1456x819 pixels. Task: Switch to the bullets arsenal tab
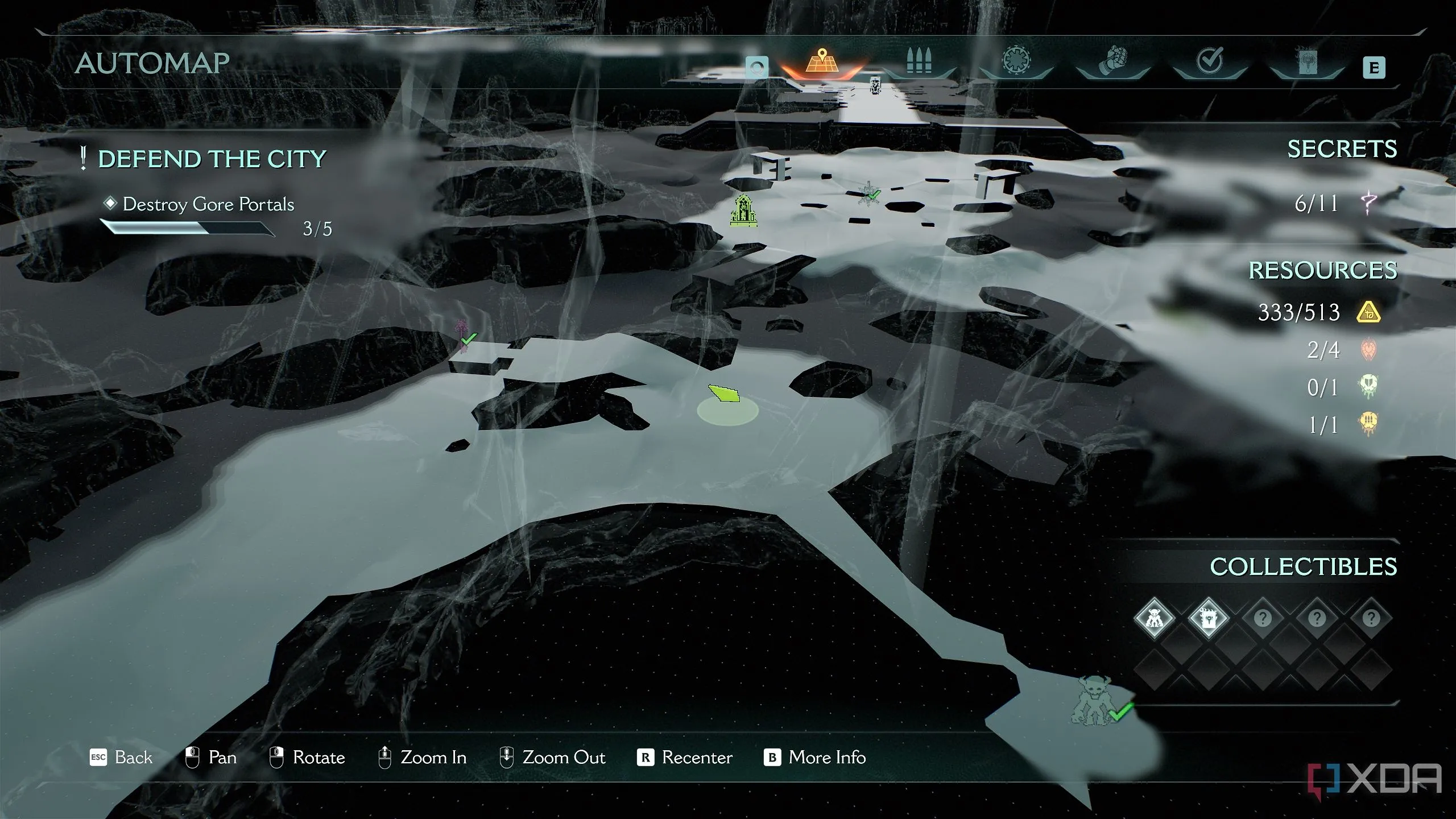[x=918, y=61]
